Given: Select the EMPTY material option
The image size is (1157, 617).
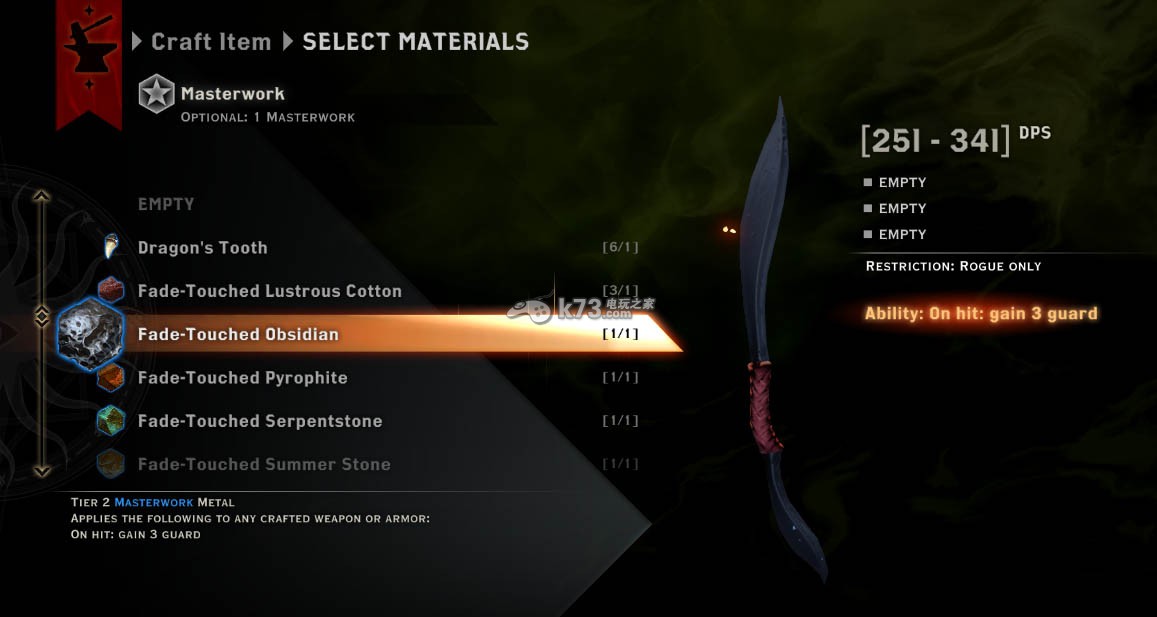Looking at the screenshot, I should coord(166,204).
